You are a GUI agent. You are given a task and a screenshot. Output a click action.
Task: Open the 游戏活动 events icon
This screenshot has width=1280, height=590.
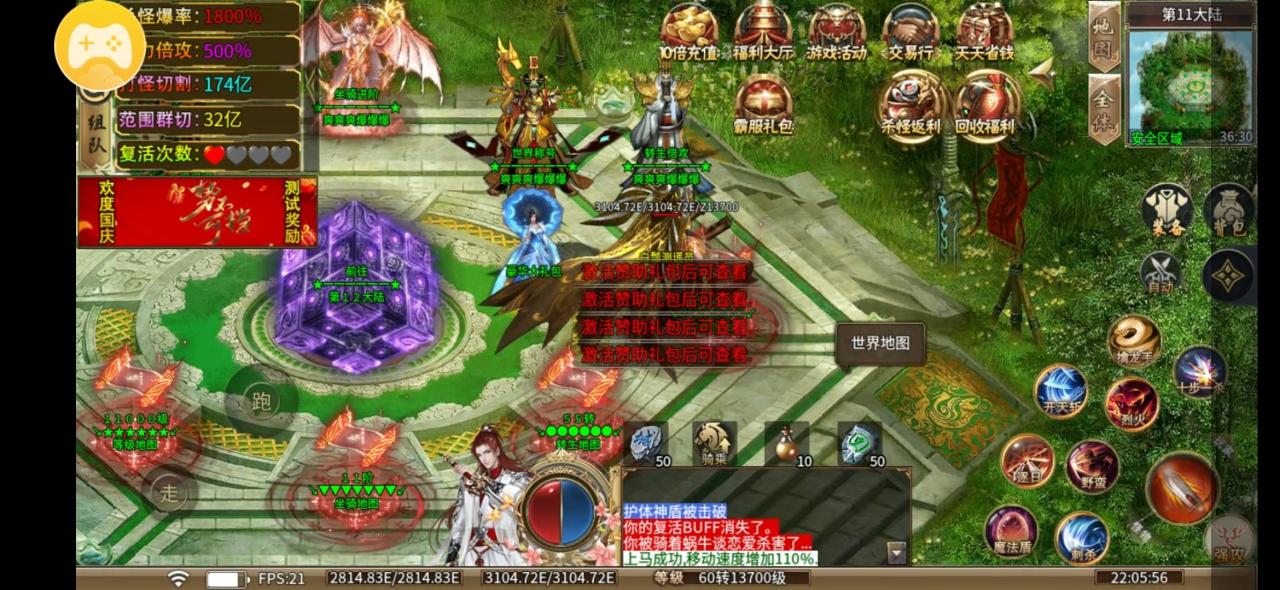[x=836, y=30]
